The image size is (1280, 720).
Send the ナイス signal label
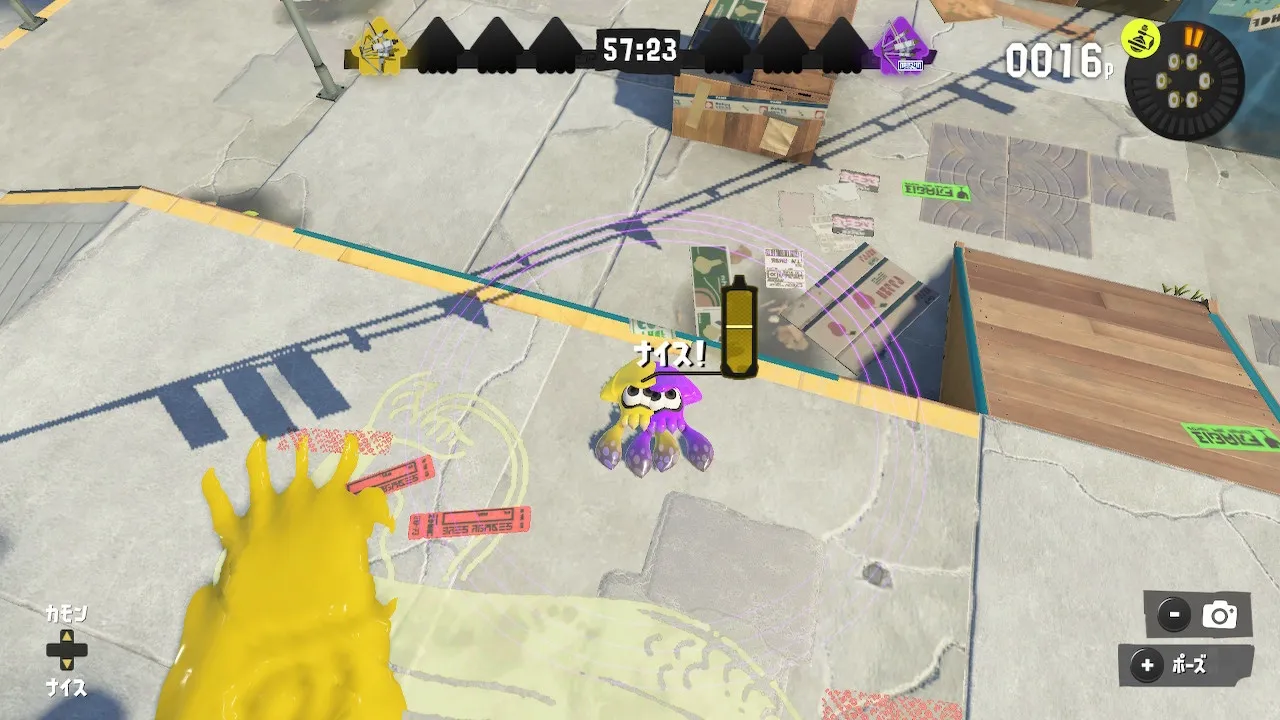tap(66, 688)
